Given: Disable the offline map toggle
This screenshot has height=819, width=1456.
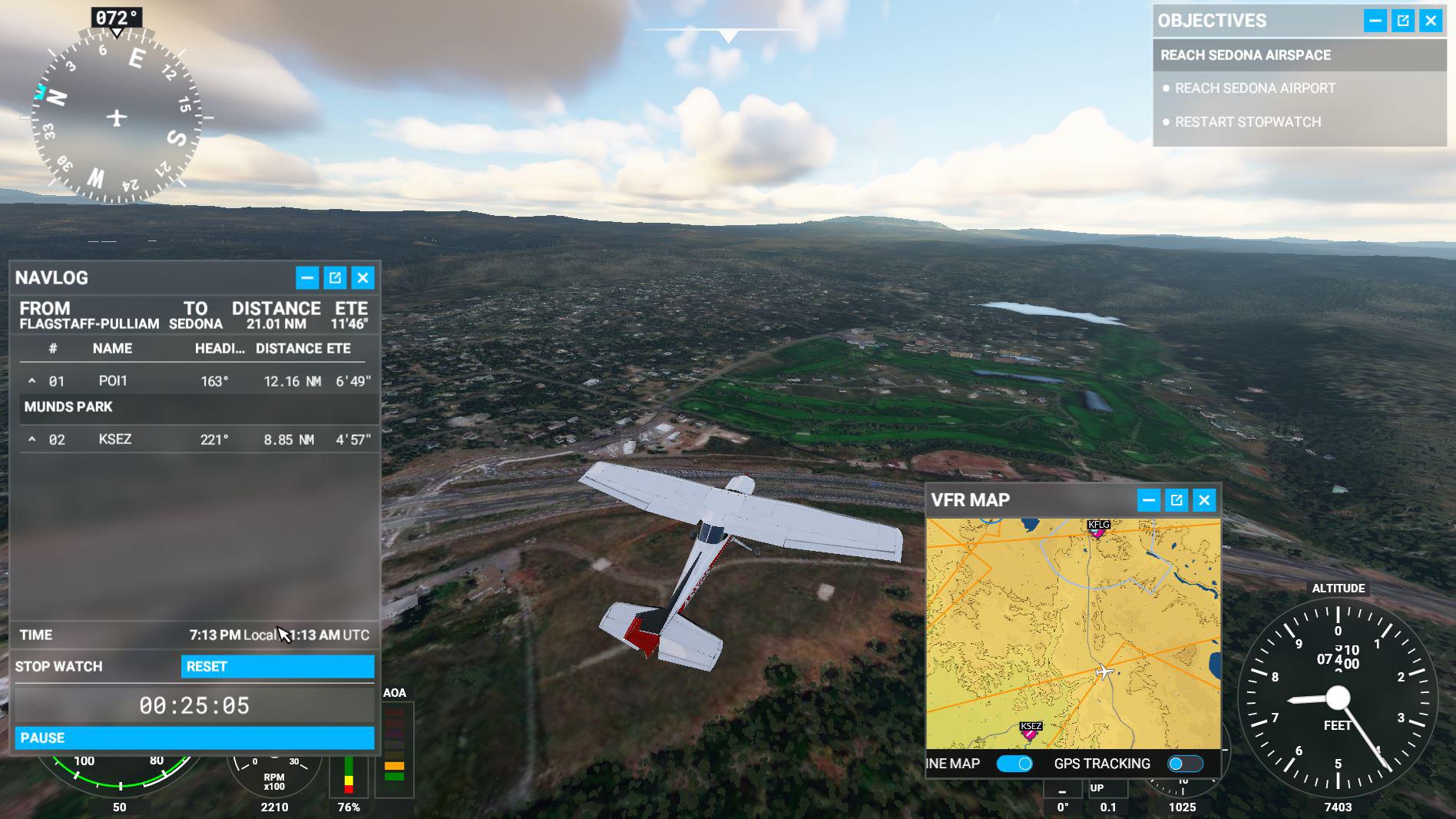Looking at the screenshot, I should coord(1015,763).
